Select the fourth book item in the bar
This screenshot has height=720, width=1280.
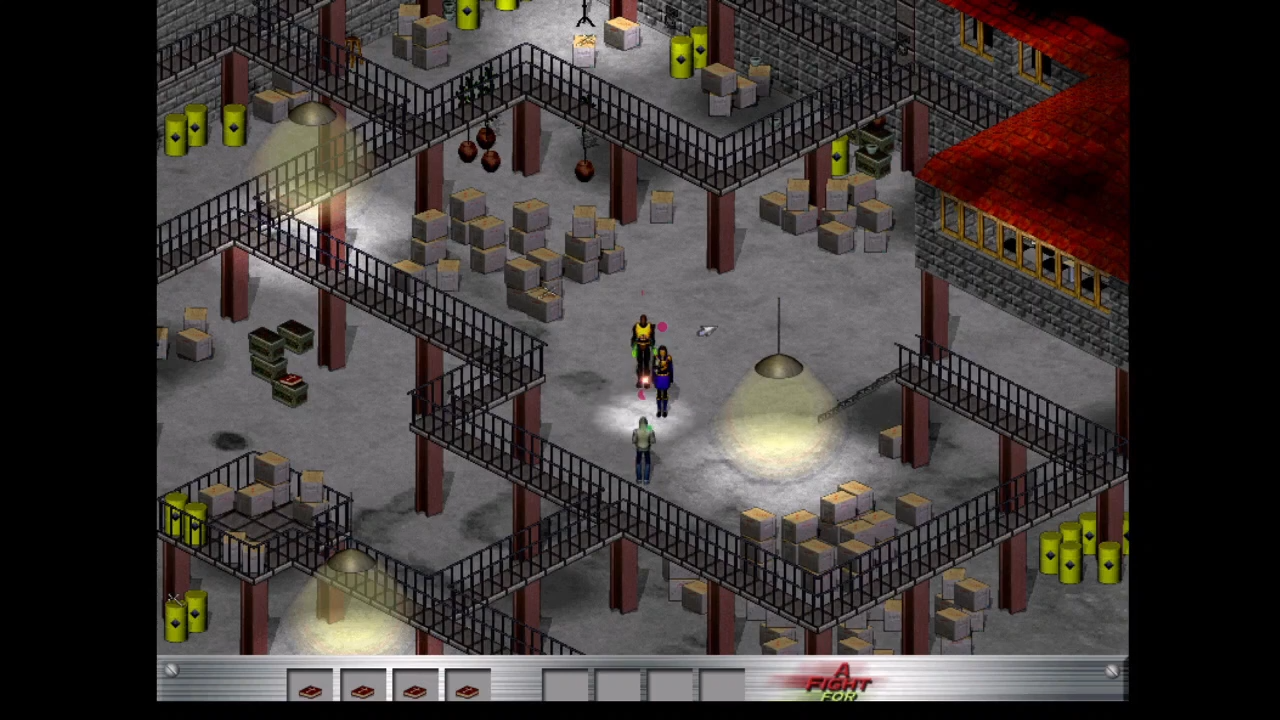(466, 687)
